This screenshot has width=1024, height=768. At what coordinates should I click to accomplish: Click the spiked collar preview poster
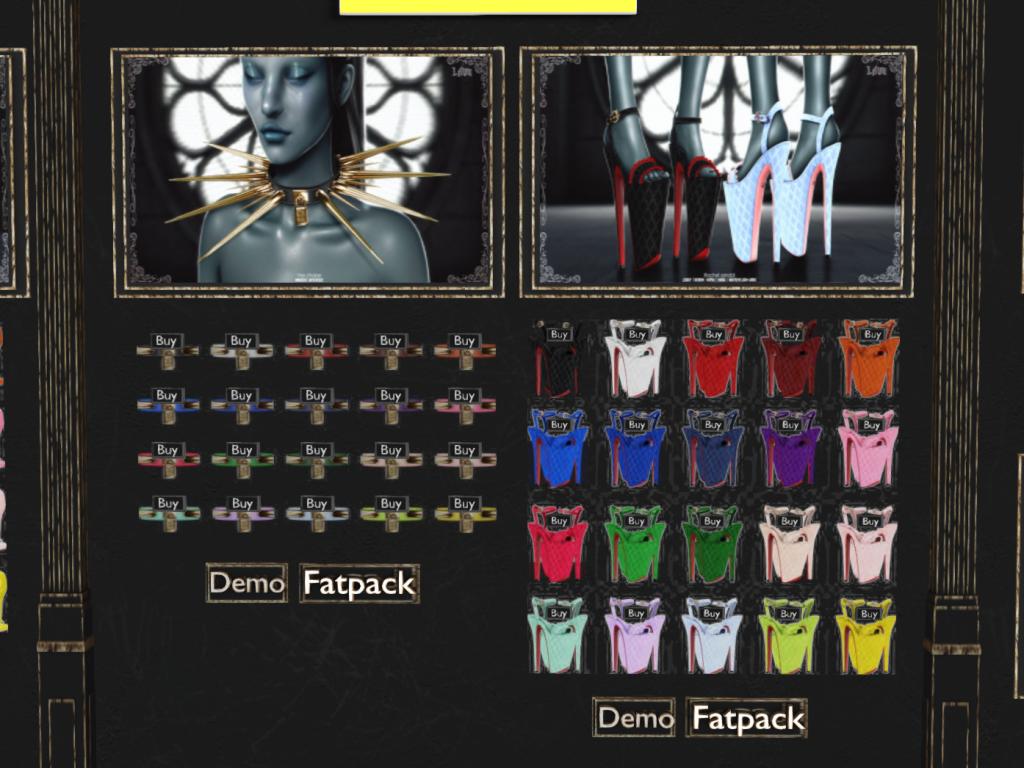coord(308,172)
